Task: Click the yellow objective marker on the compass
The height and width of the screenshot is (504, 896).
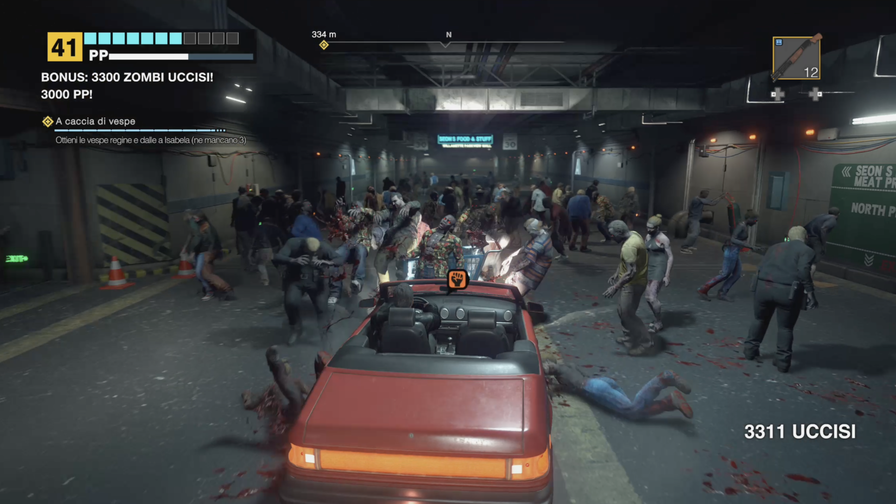Action: tap(323, 45)
